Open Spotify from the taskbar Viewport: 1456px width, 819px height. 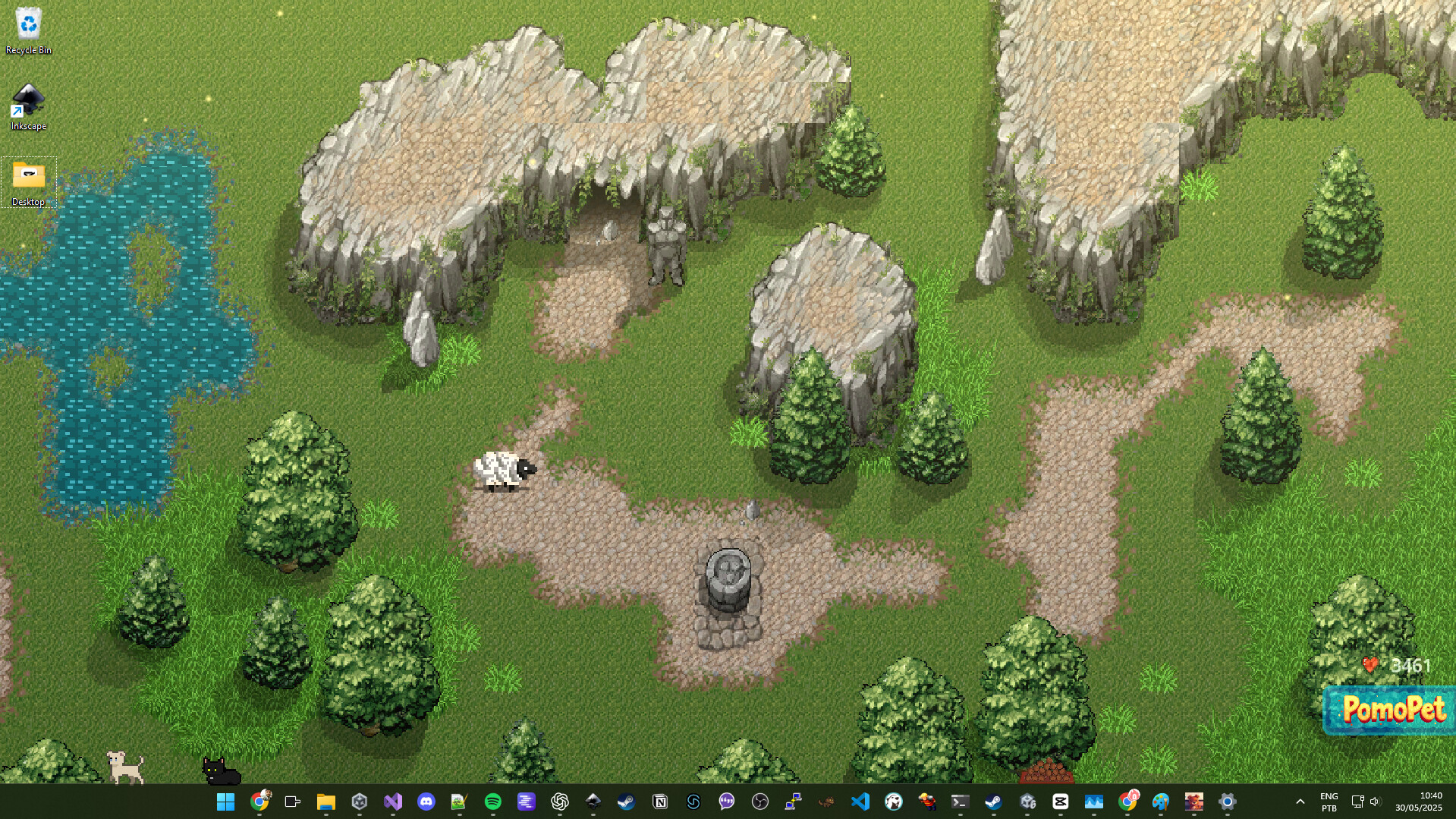[x=494, y=802]
